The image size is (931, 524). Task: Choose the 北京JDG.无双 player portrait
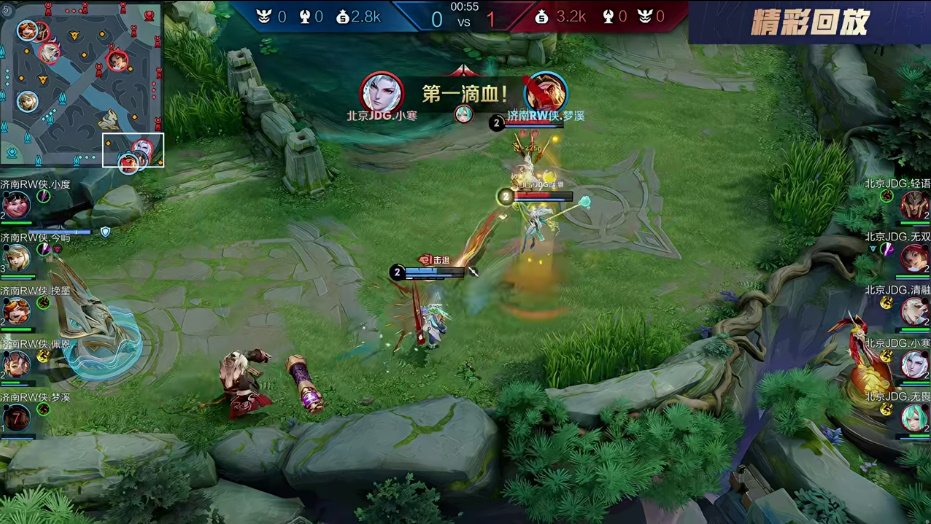(914, 258)
